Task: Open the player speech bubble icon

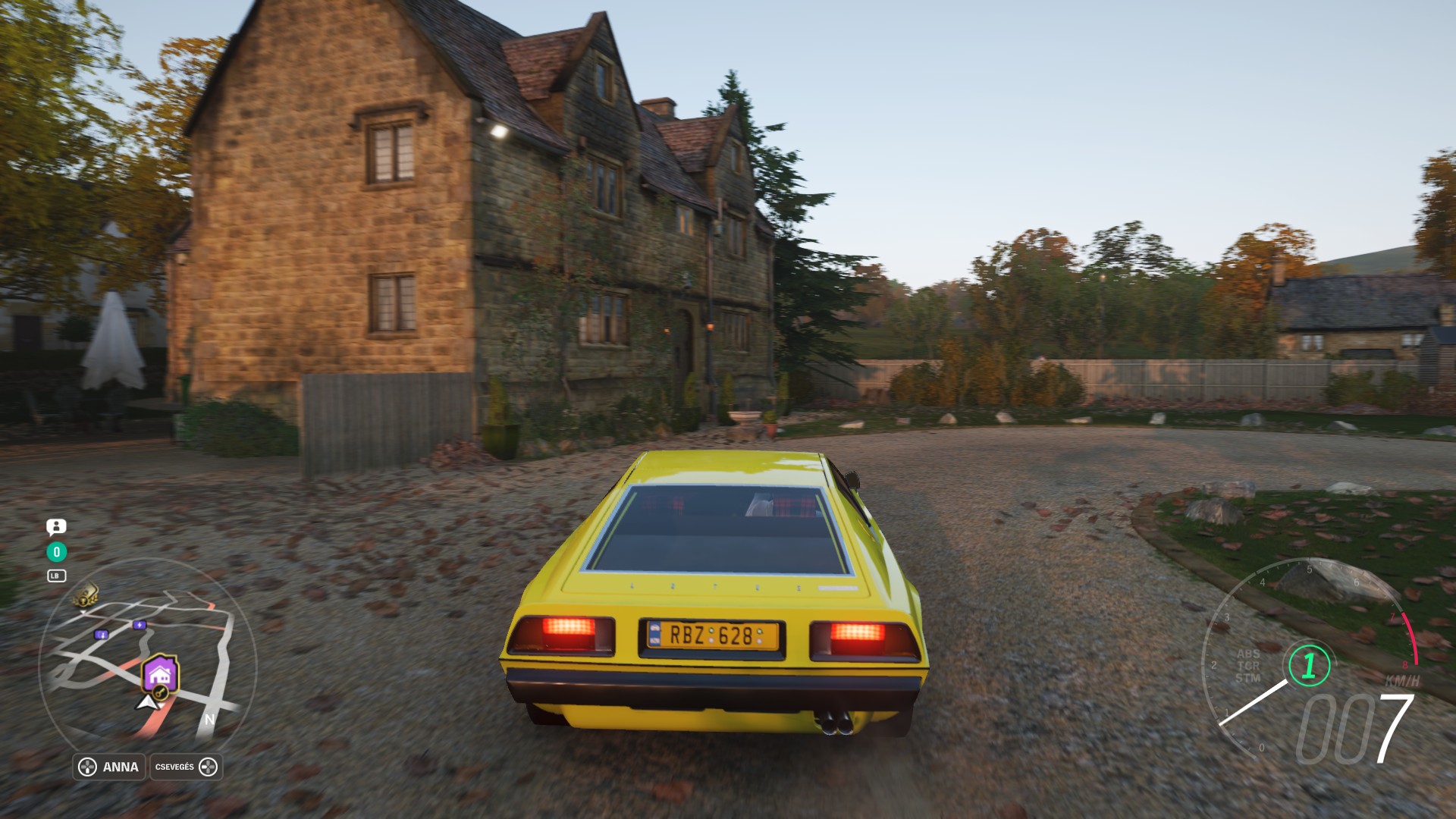Action: tap(56, 526)
